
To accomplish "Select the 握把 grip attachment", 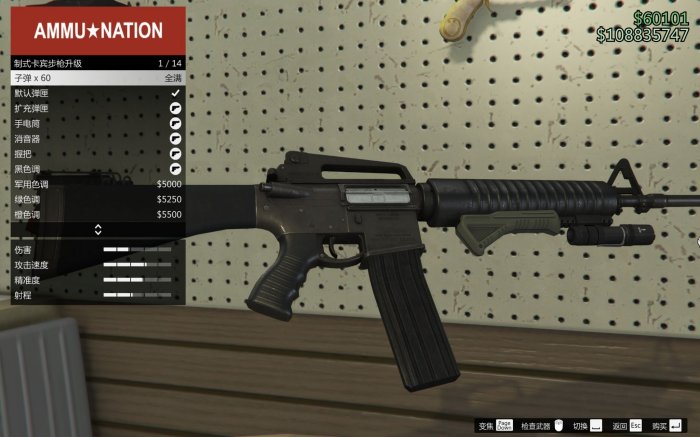I will 97,154.
